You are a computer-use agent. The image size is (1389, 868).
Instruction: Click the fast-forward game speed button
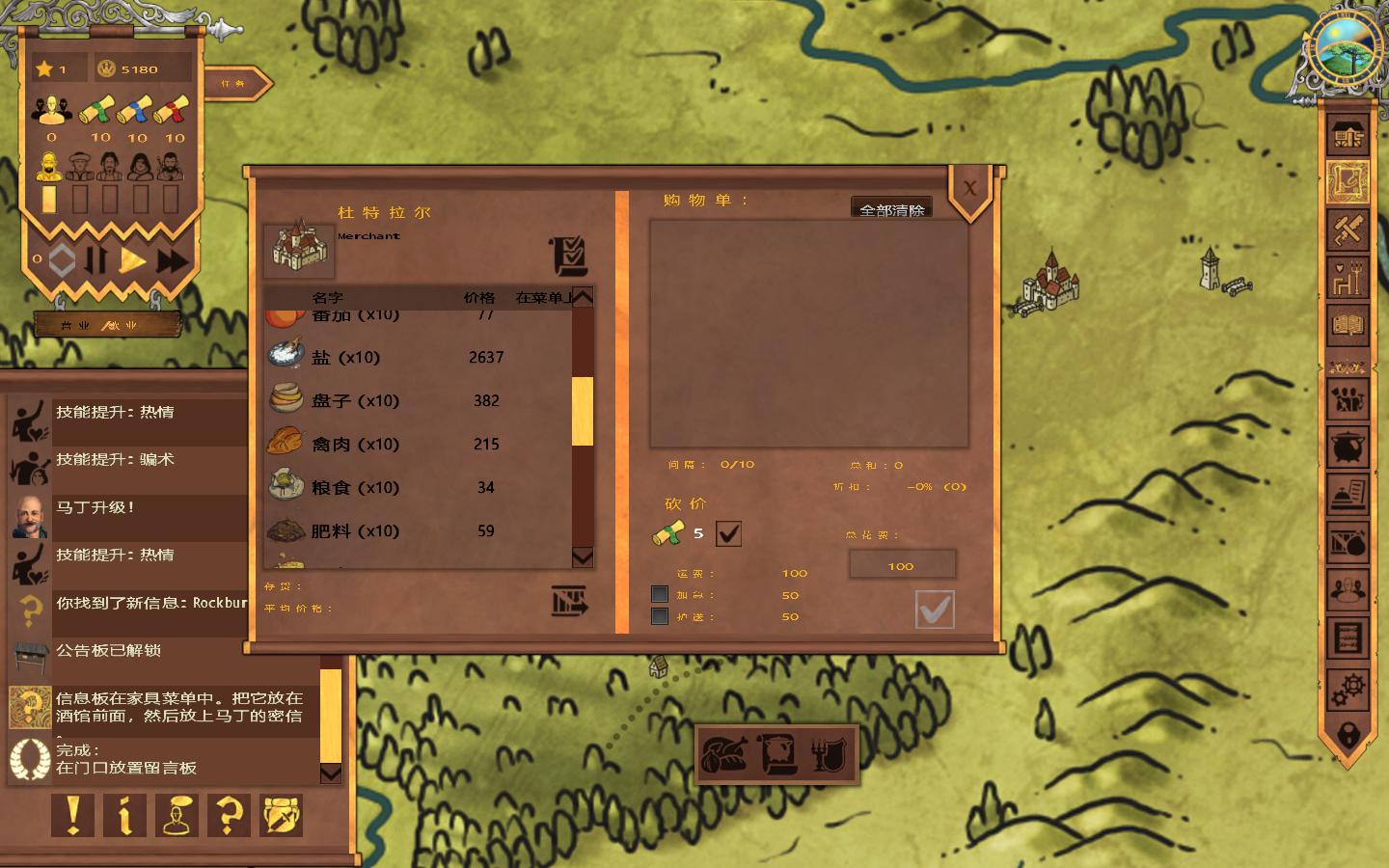pyautogui.click(x=173, y=260)
